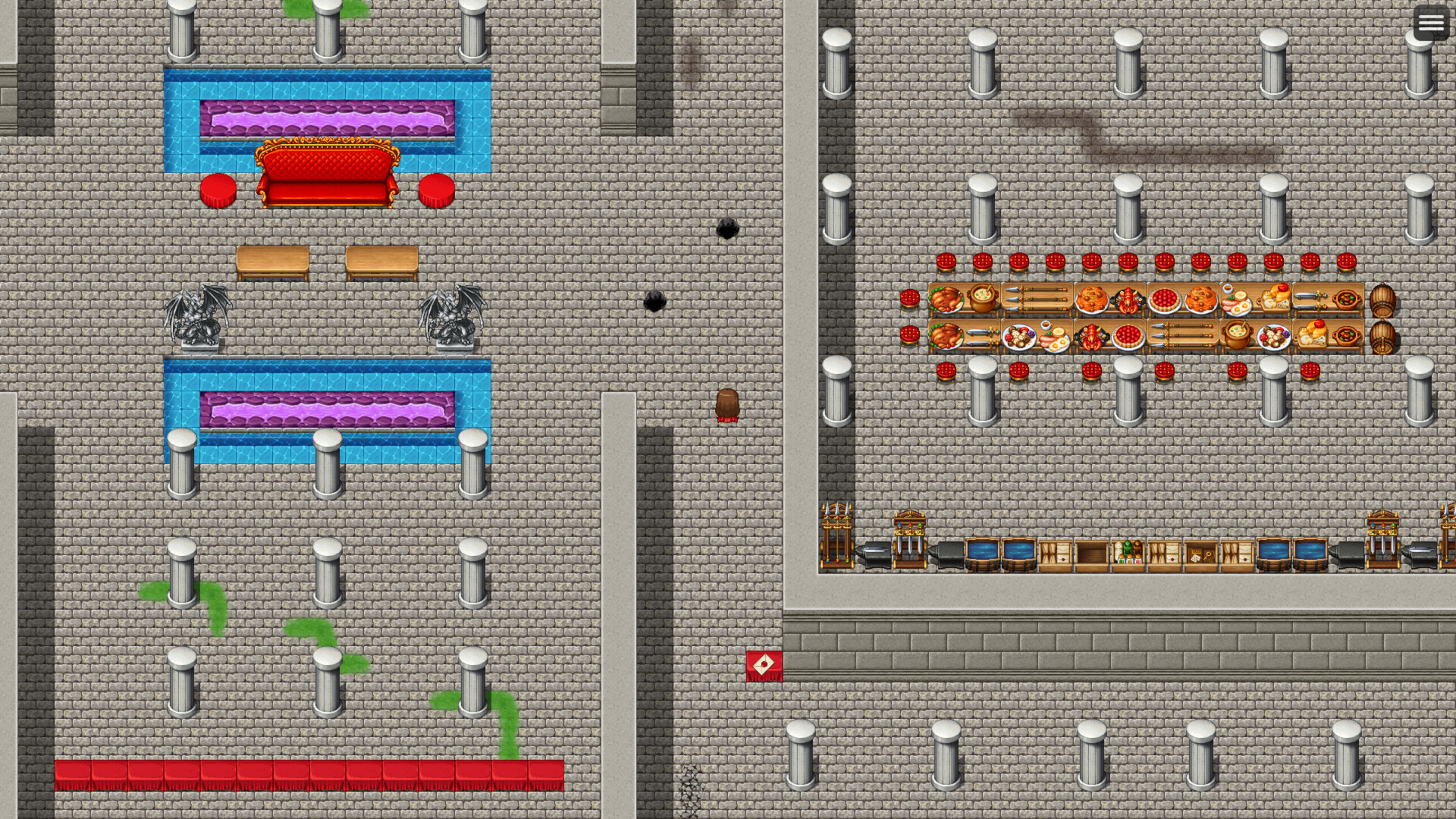Select the red ottoman left of the sofa

pyautogui.click(x=218, y=190)
